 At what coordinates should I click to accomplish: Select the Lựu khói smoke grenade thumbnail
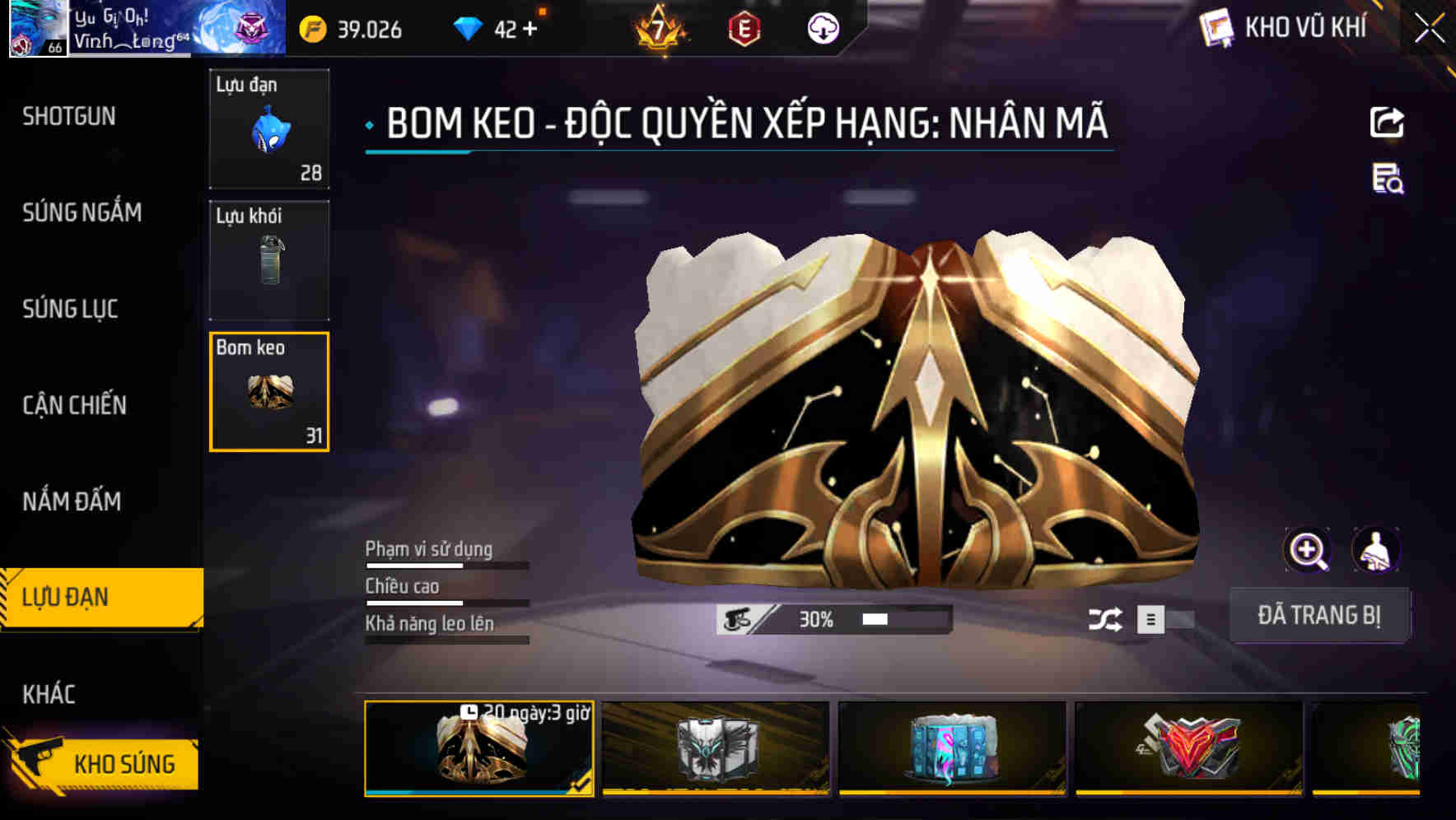[269, 260]
